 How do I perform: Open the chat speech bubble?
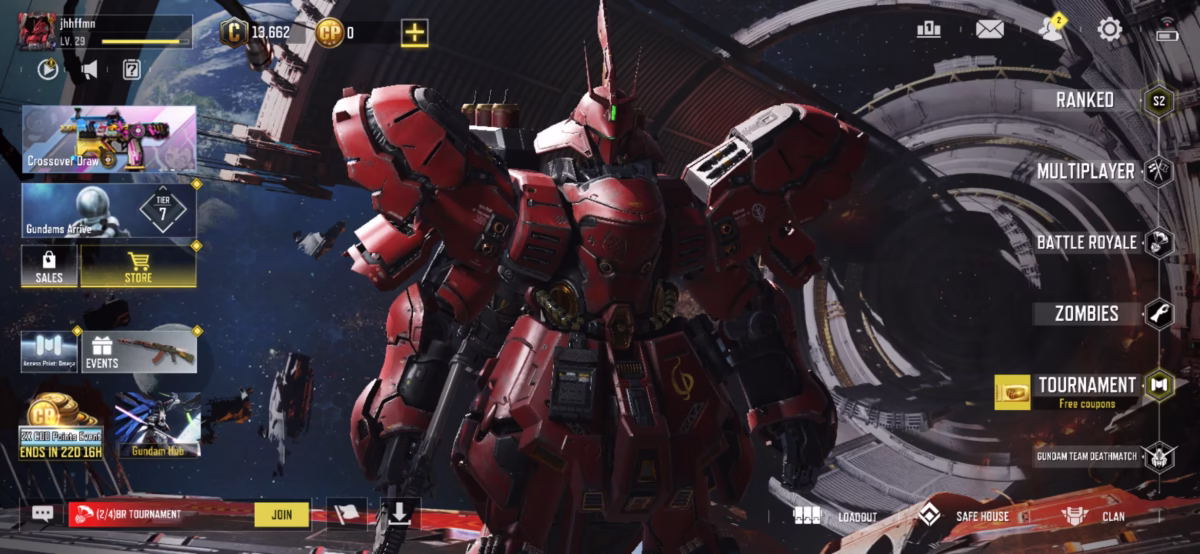click(42, 513)
